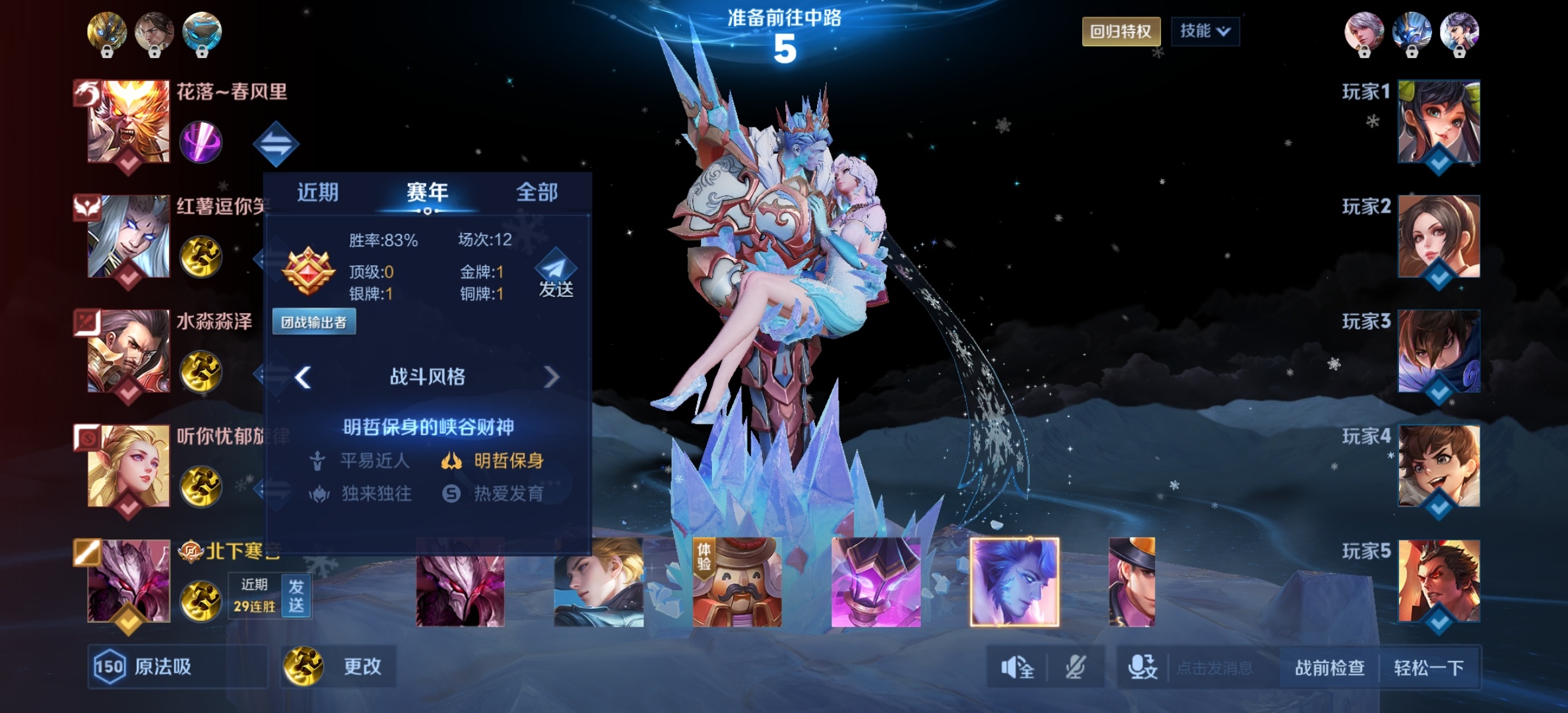
Task: Click 更改 to change summoner spell
Action: (339, 667)
